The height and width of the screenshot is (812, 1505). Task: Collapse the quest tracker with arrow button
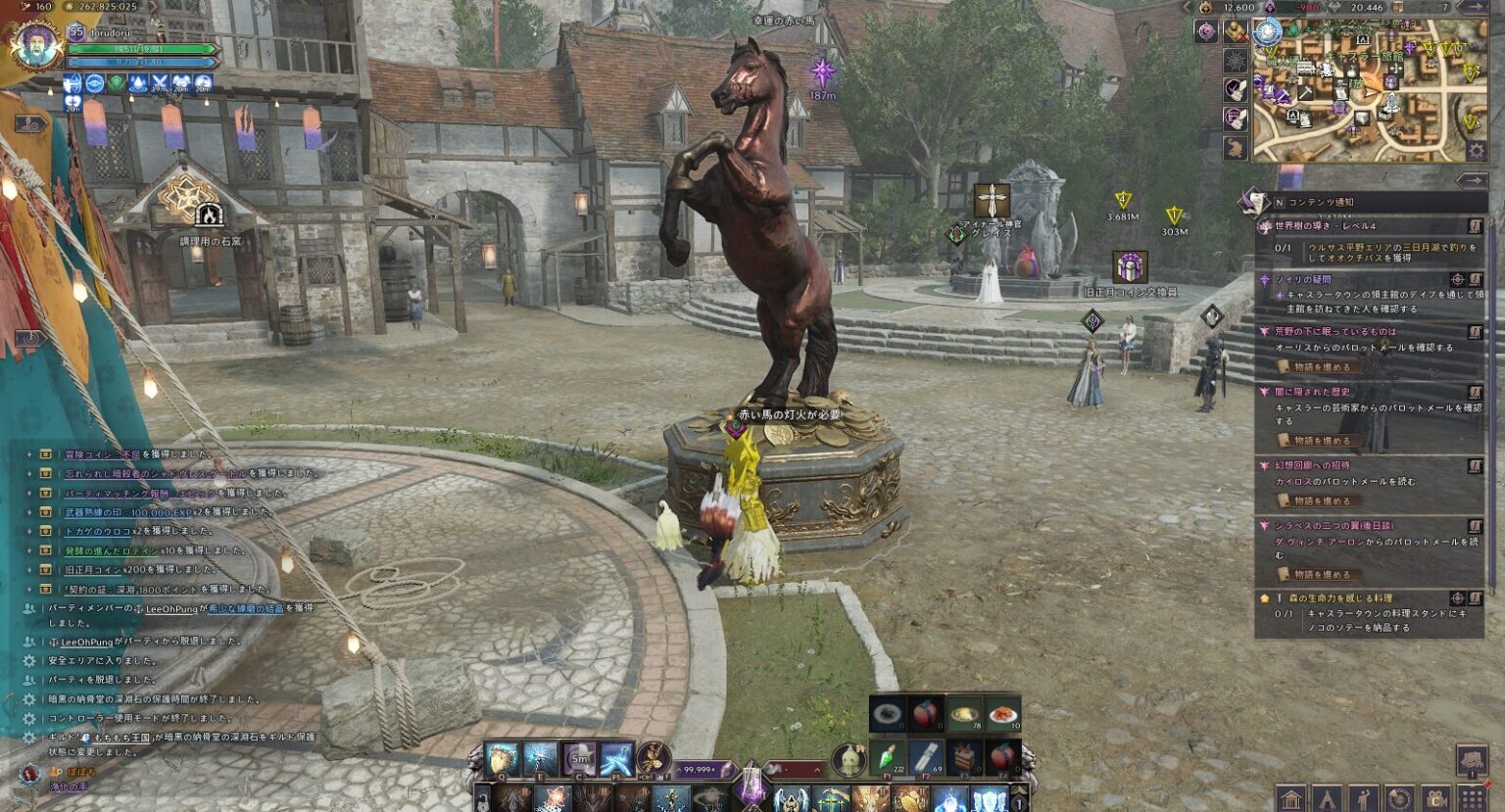1472,180
